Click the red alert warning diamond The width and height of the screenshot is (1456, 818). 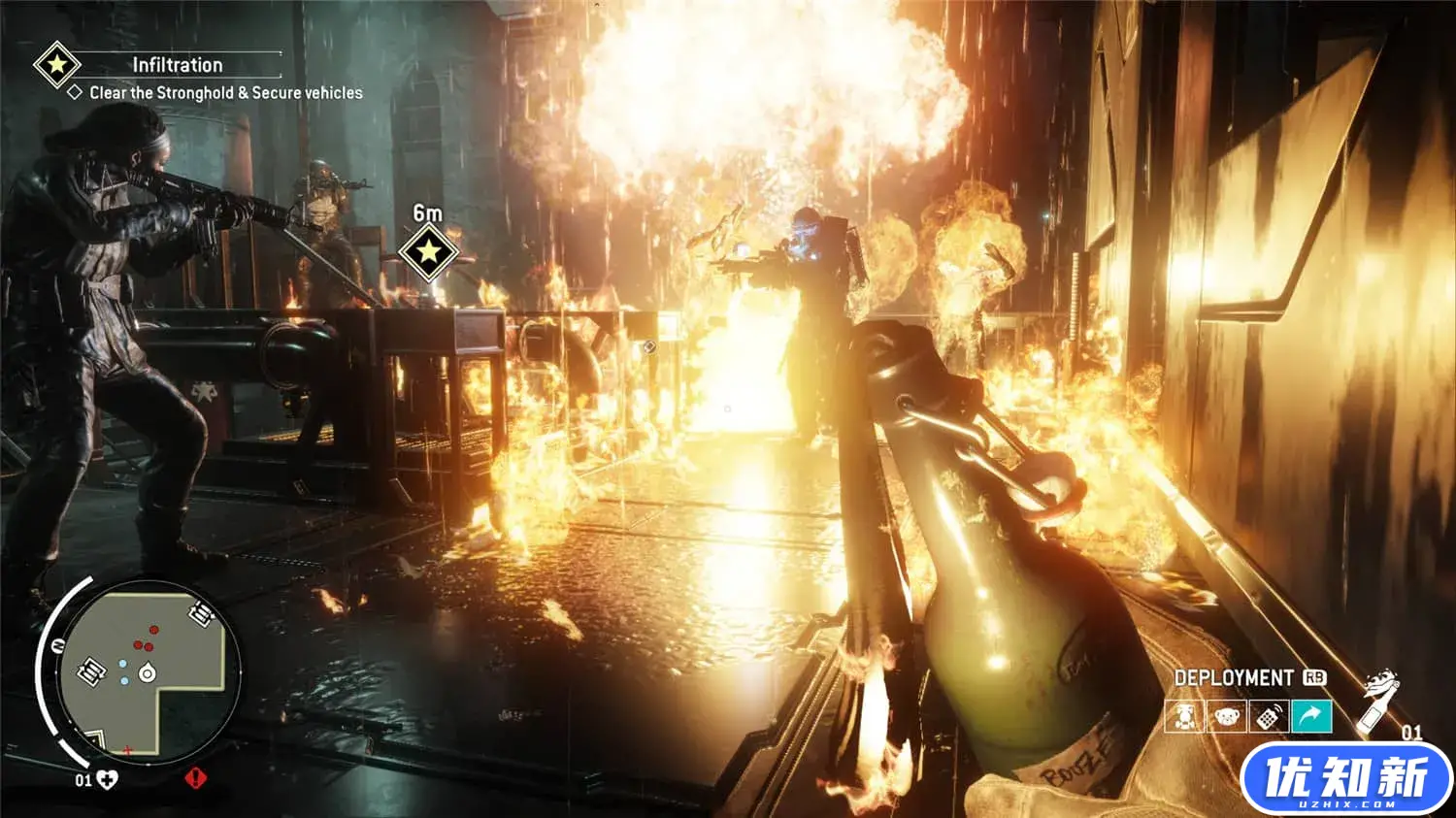point(195,778)
